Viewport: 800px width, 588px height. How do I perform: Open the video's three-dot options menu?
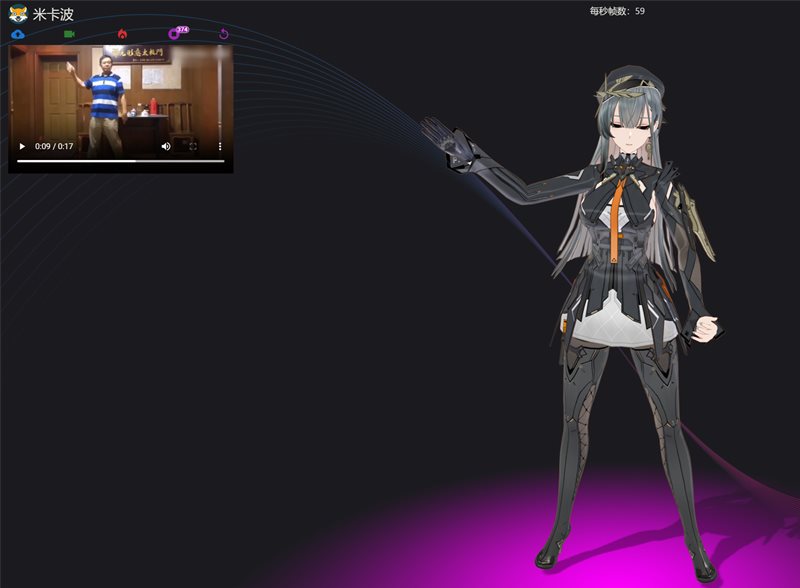[x=220, y=146]
